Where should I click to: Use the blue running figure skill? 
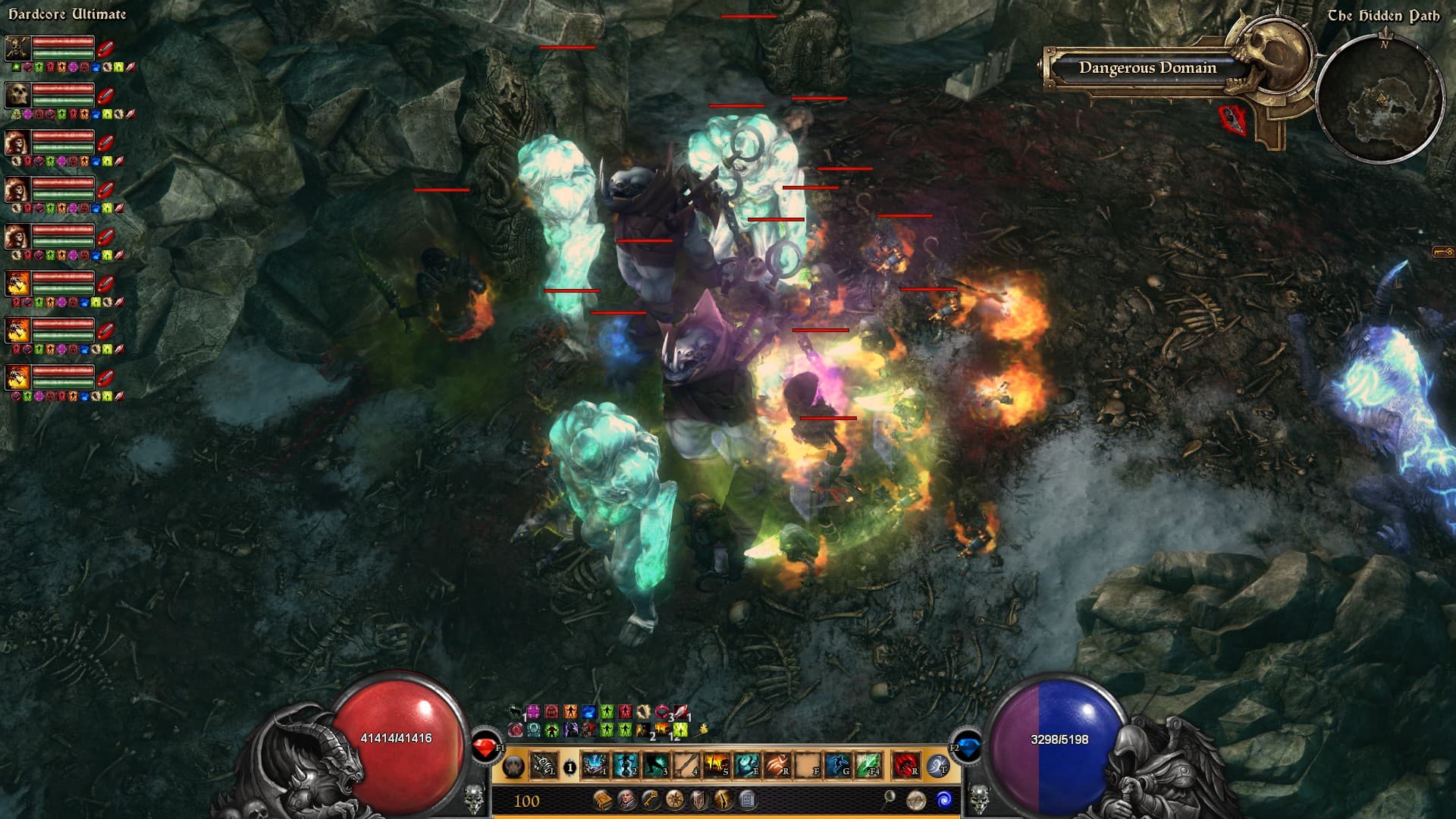click(837, 766)
